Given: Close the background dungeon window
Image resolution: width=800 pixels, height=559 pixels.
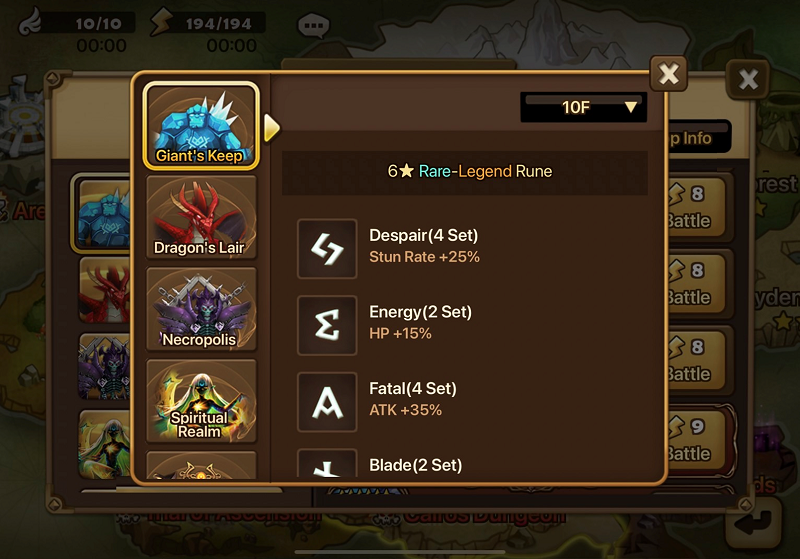Looking at the screenshot, I should tap(746, 80).
